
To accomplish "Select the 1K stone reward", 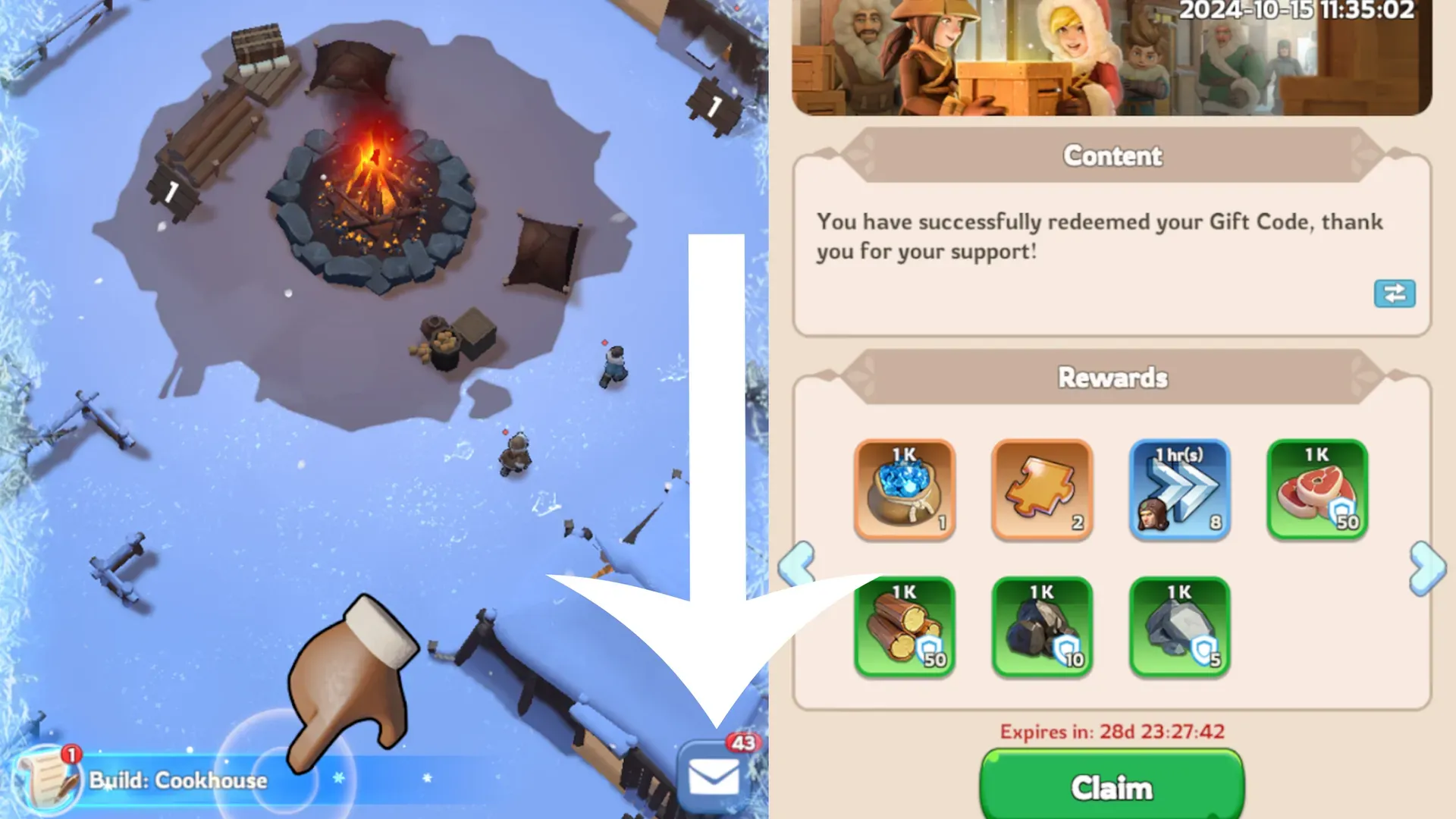I will tap(1179, 626).
